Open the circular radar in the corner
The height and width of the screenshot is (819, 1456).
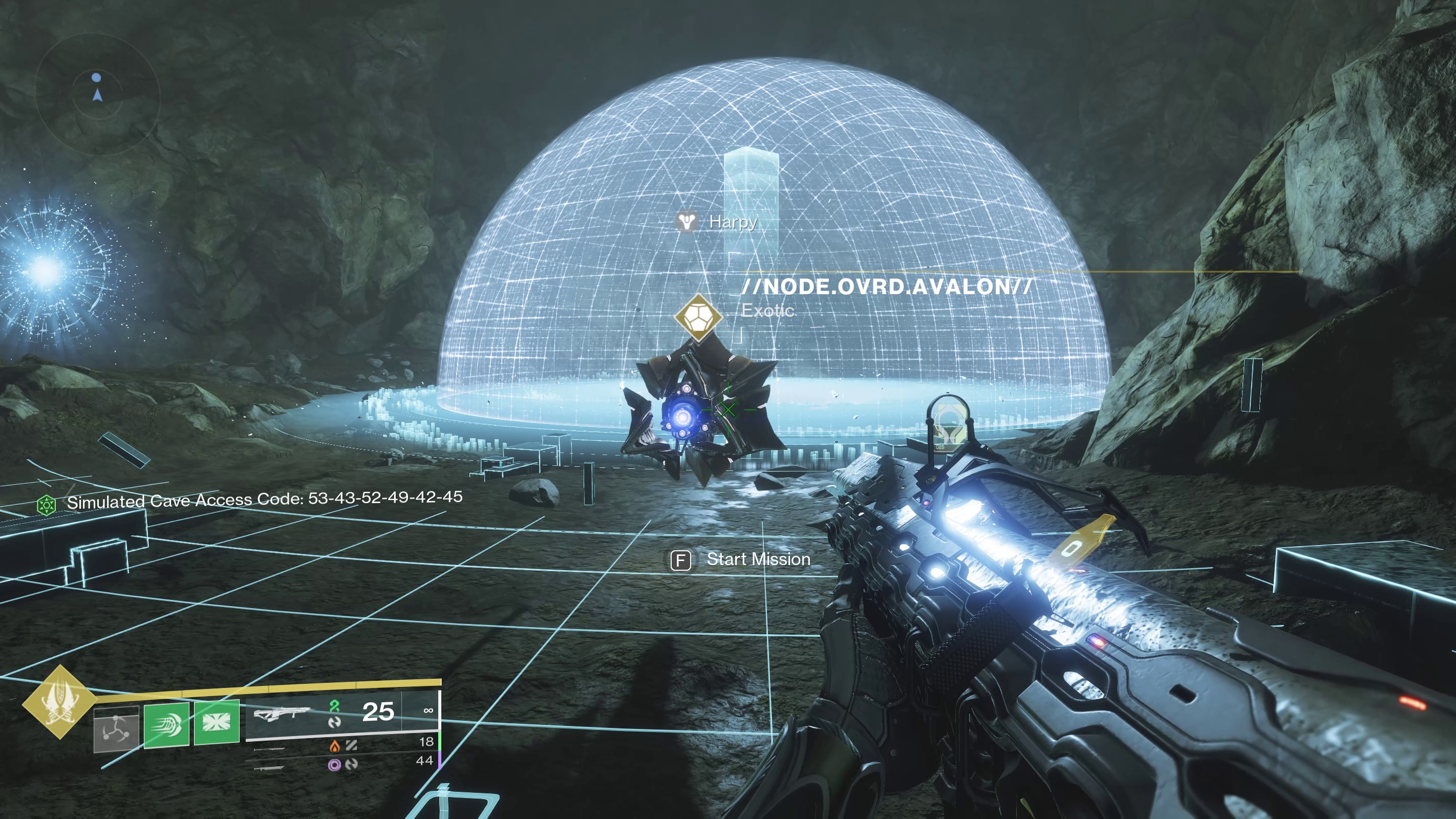[97, 94]
